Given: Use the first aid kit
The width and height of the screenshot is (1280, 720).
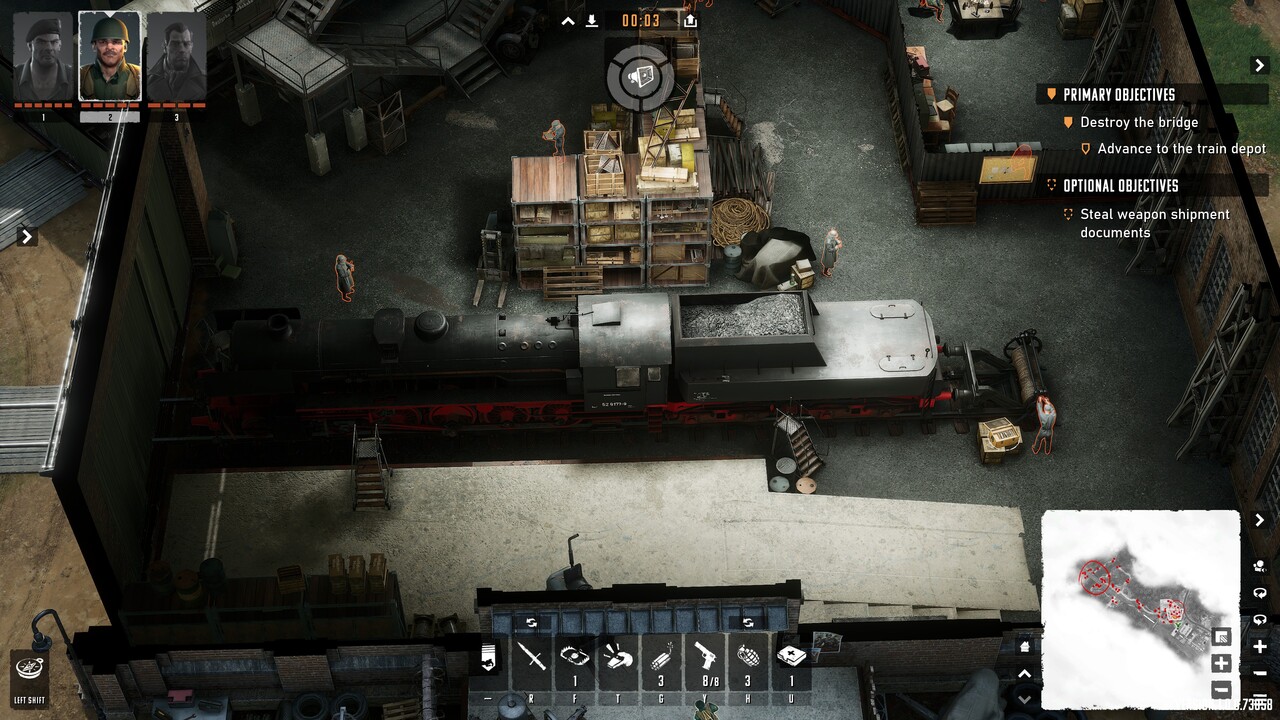Looking at the screenshot, I should point(790,657).
